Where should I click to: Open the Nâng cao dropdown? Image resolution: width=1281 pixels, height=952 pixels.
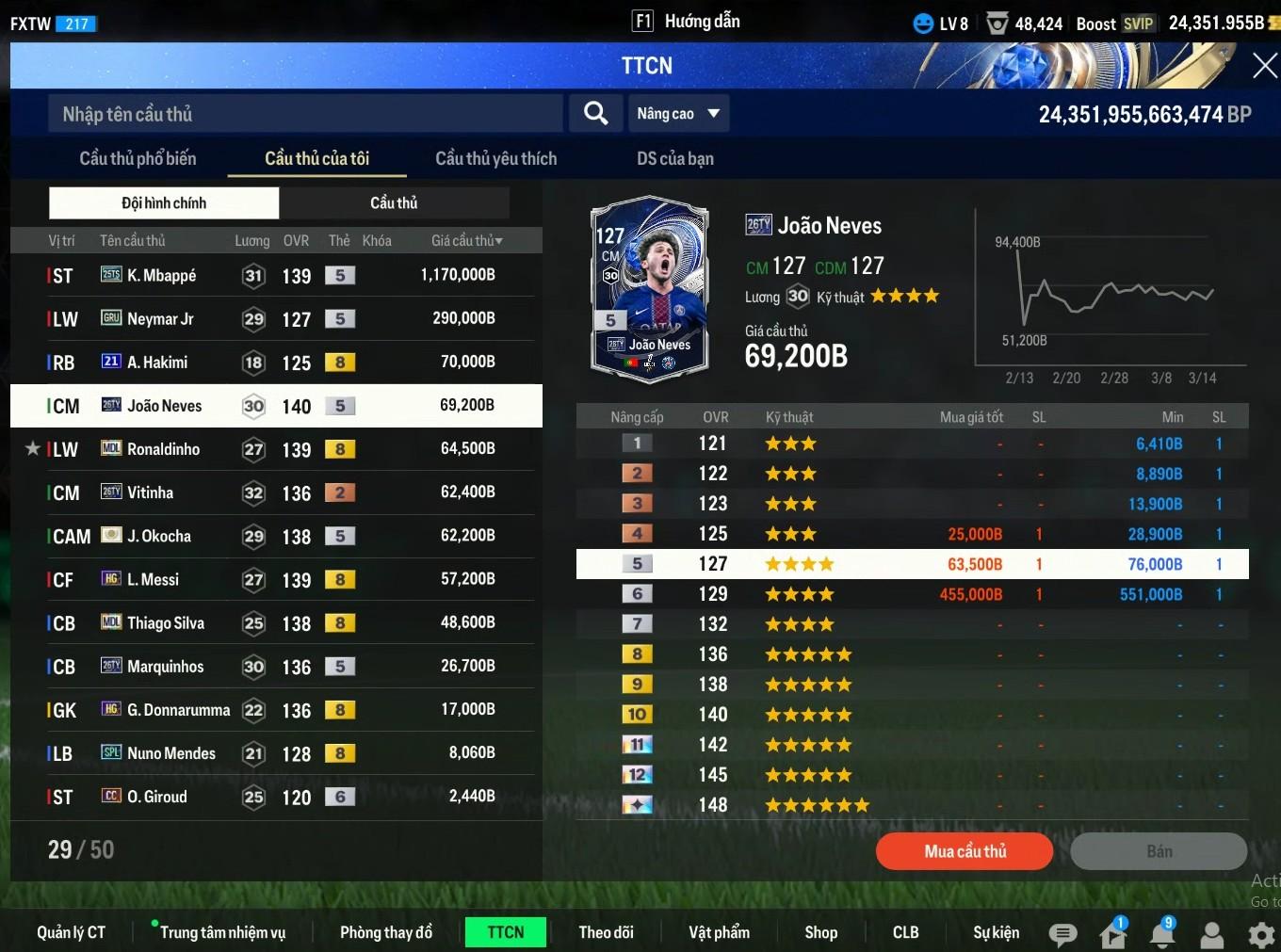coord(678,114)
